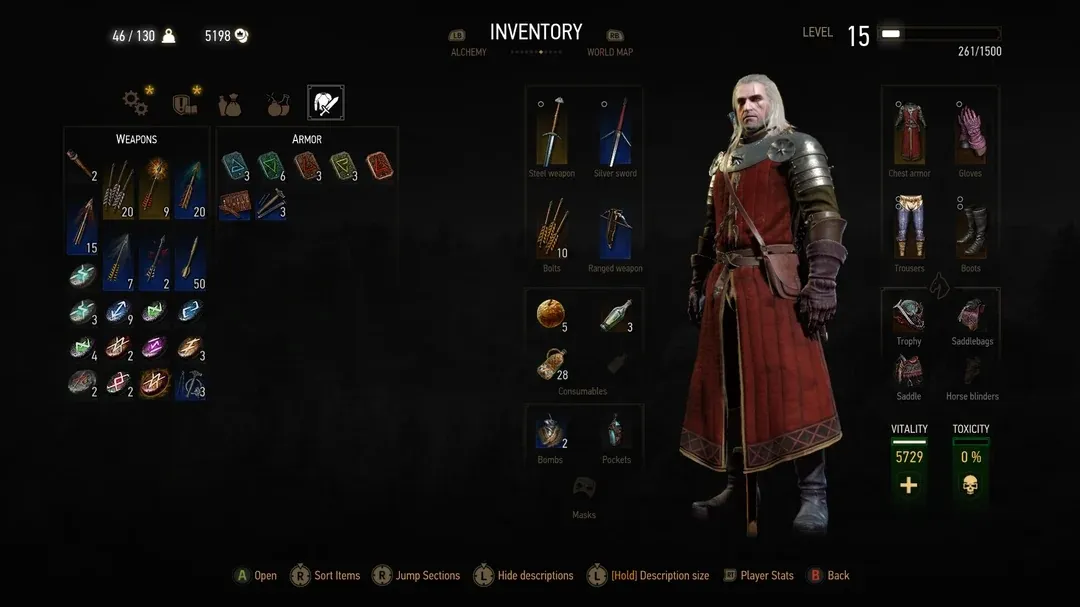Select the stack of 50 bolts

click(x=190, y=262)
